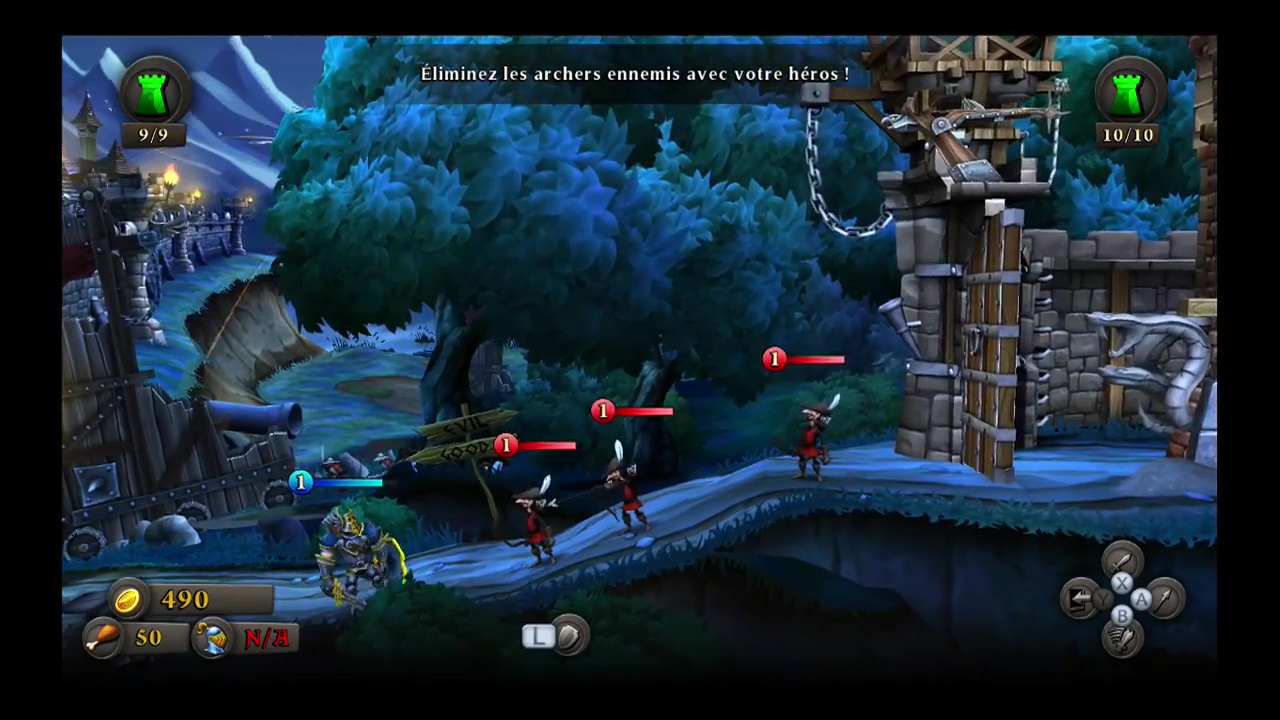Select the knight helmet hero icon
The image size is (1280, 720).
(213, 638)
